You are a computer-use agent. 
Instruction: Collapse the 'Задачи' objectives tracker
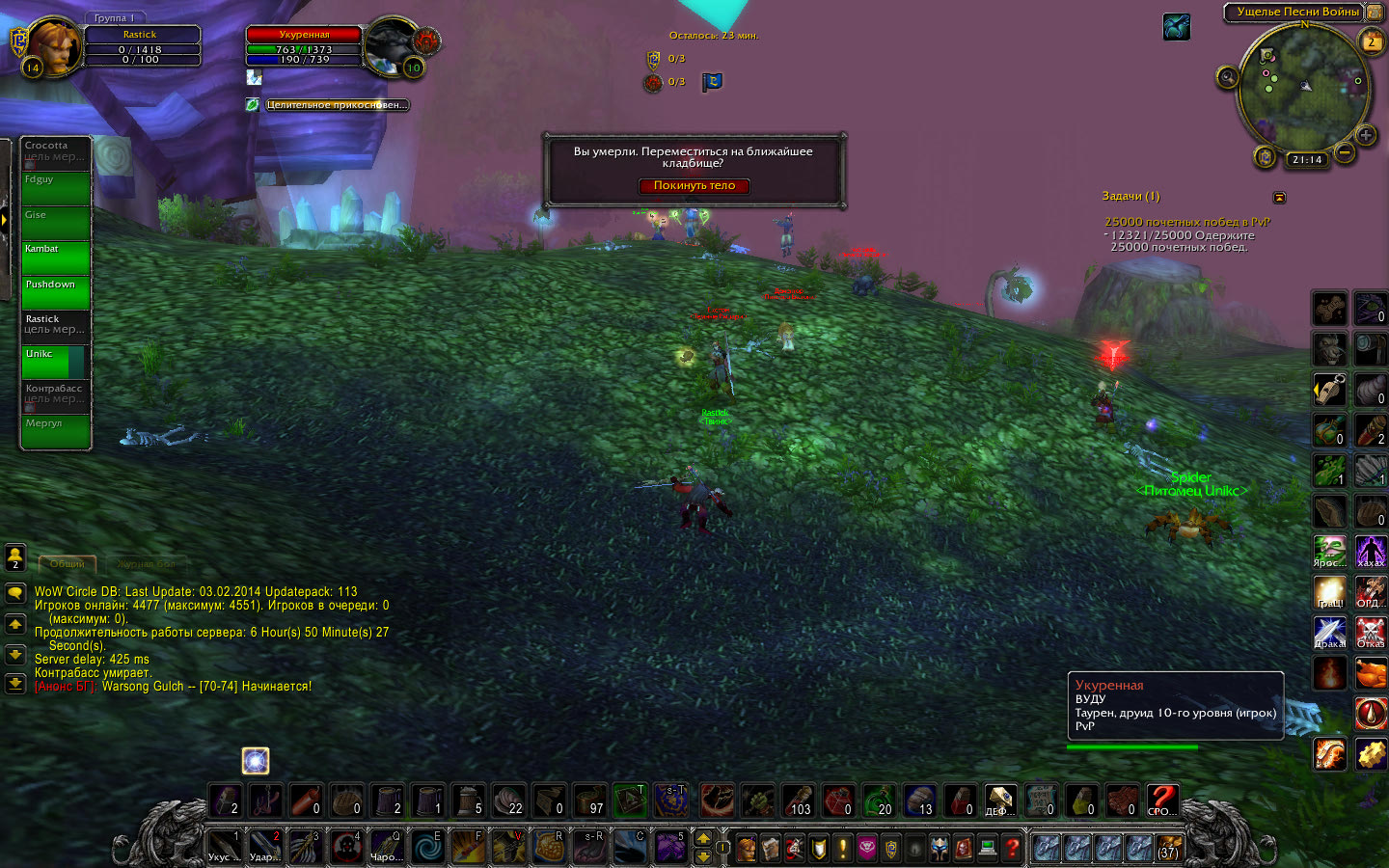tap(1279, 198)
